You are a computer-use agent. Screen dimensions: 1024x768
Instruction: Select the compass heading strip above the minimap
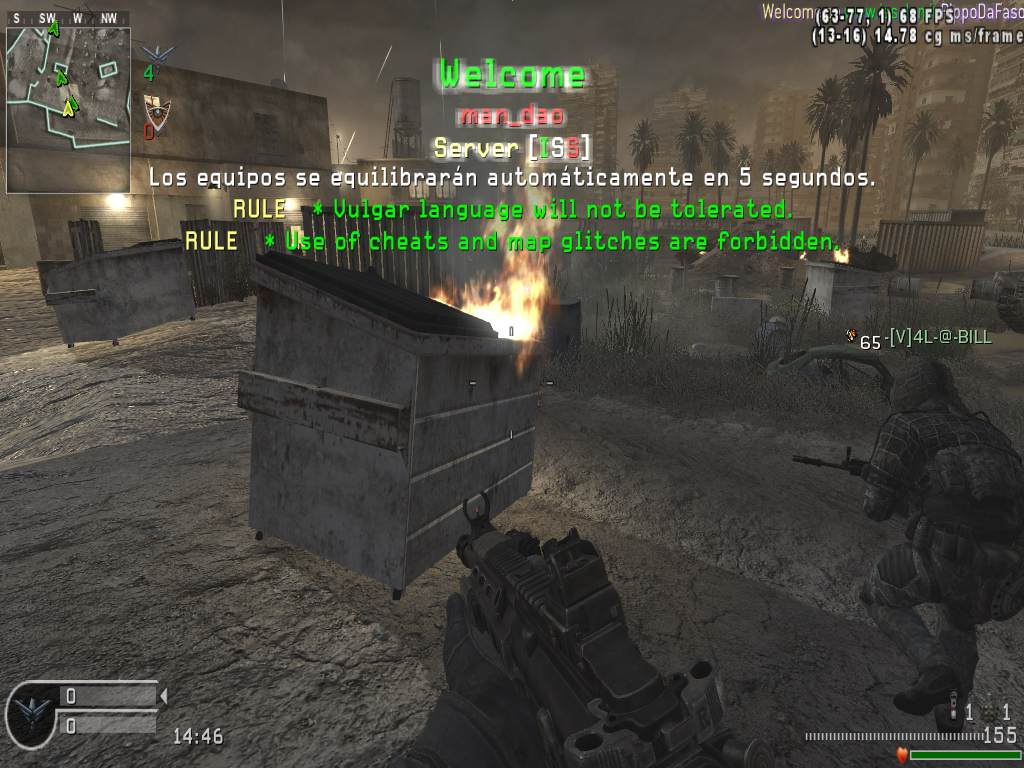[x=68, y=18]
